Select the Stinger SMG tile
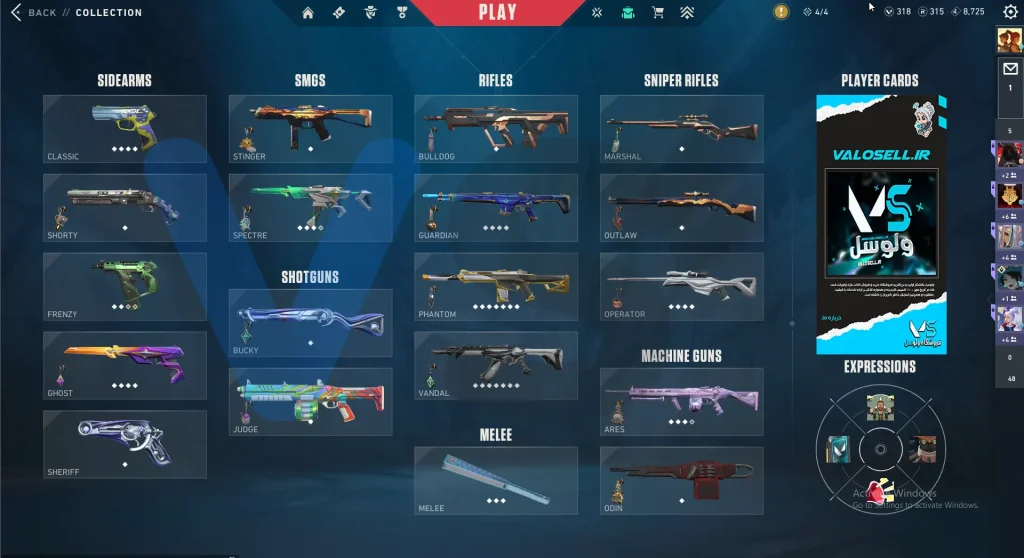1024x558 pixels. (310, 129)
